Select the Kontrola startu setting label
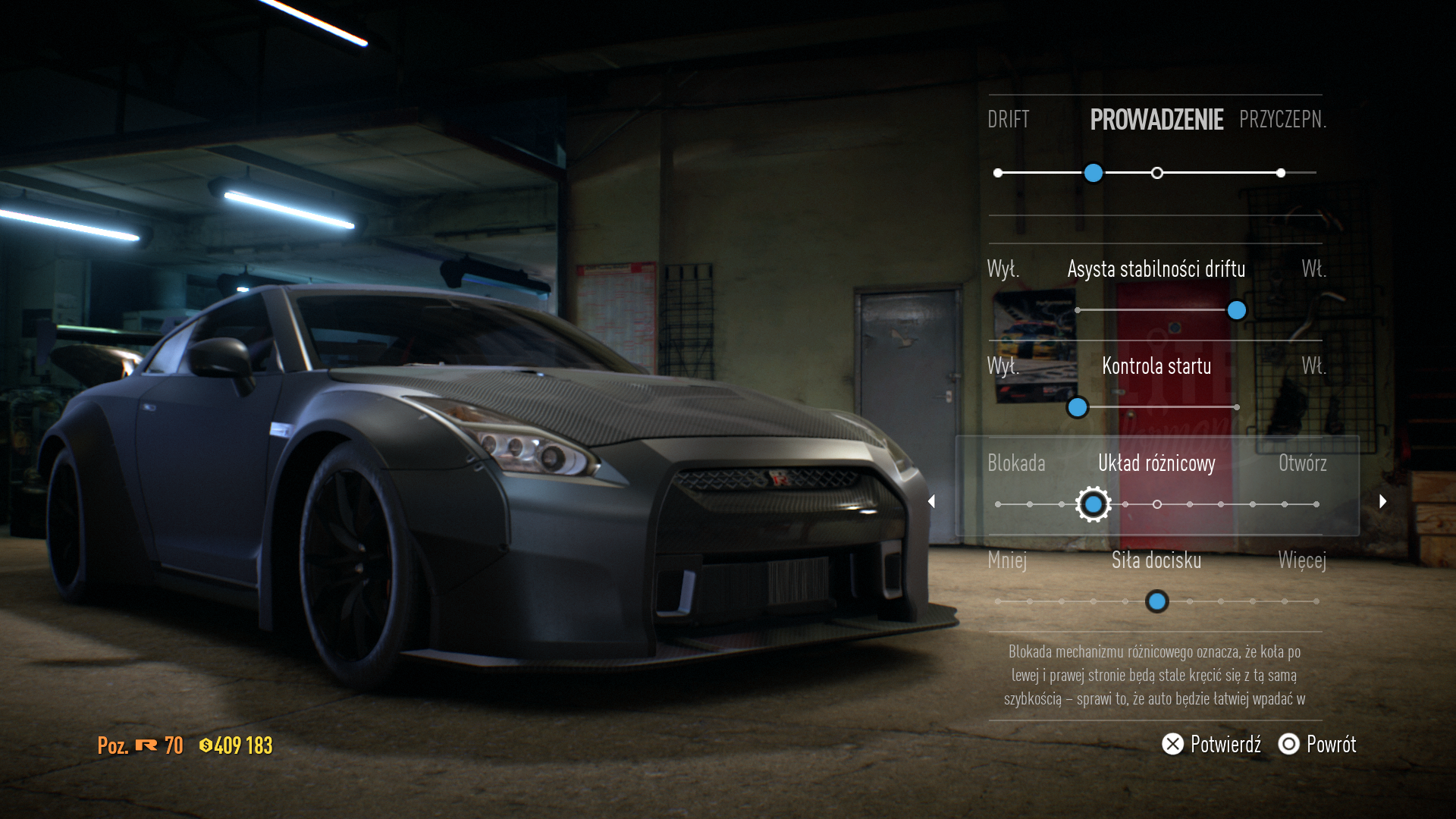 point(1156,366)
